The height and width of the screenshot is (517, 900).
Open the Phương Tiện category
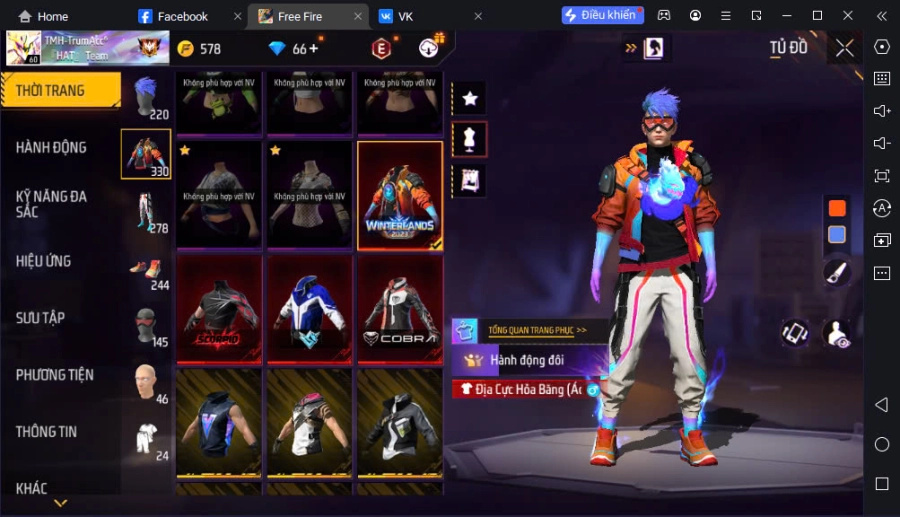coord(55,375)
